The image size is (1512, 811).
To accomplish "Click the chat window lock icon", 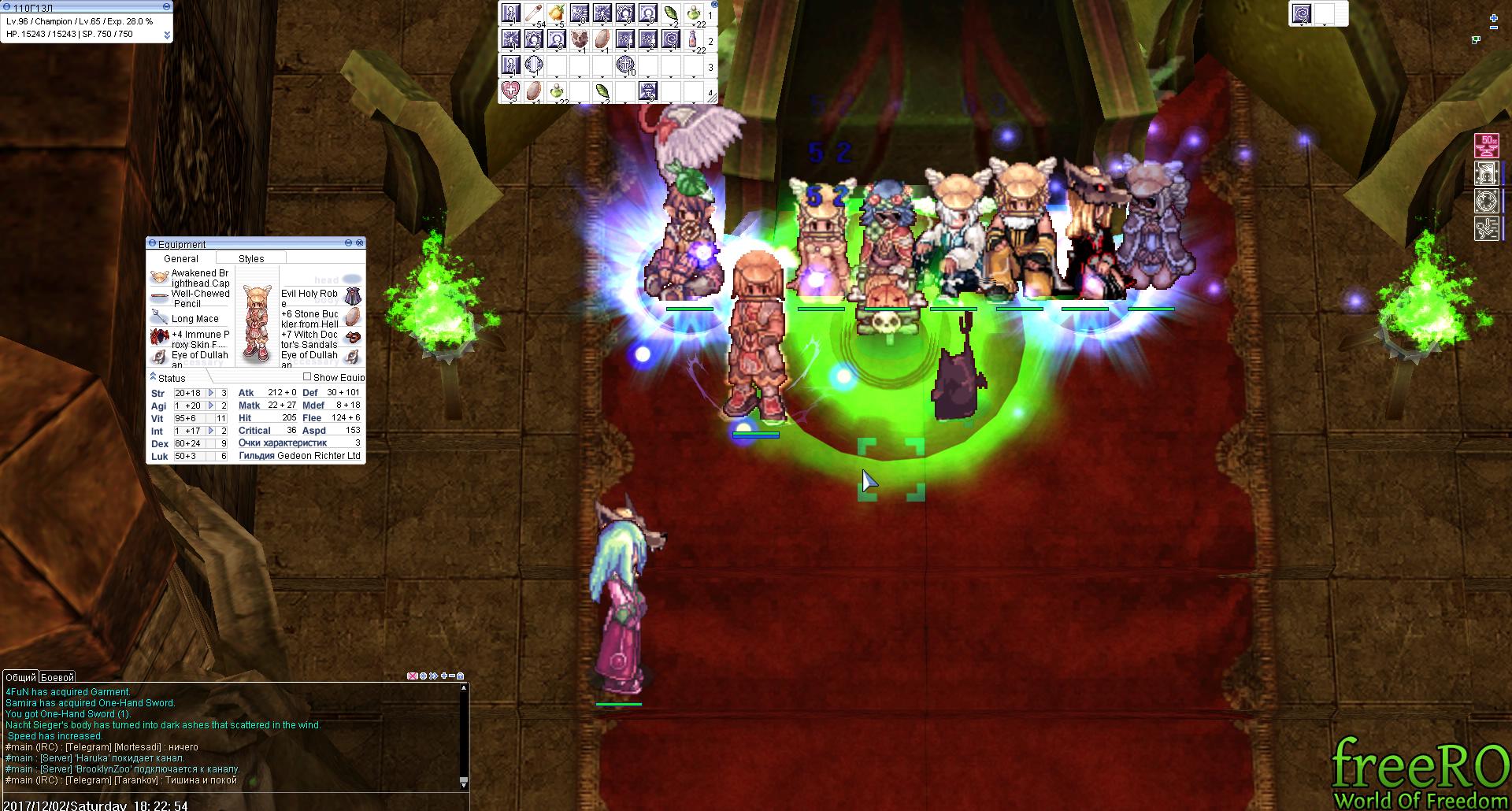I will click(461, 676).
